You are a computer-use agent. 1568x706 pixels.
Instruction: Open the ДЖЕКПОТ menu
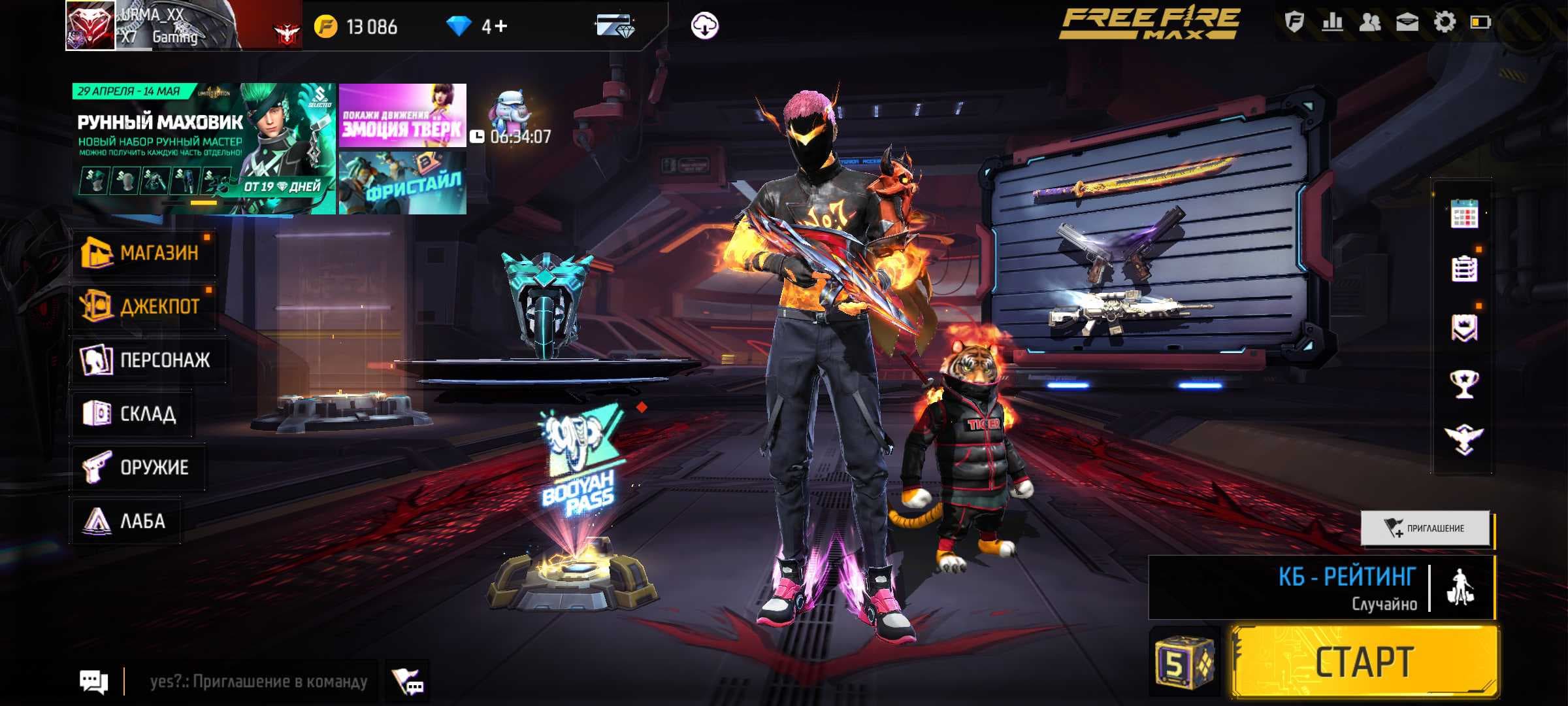tap(144, 306)
